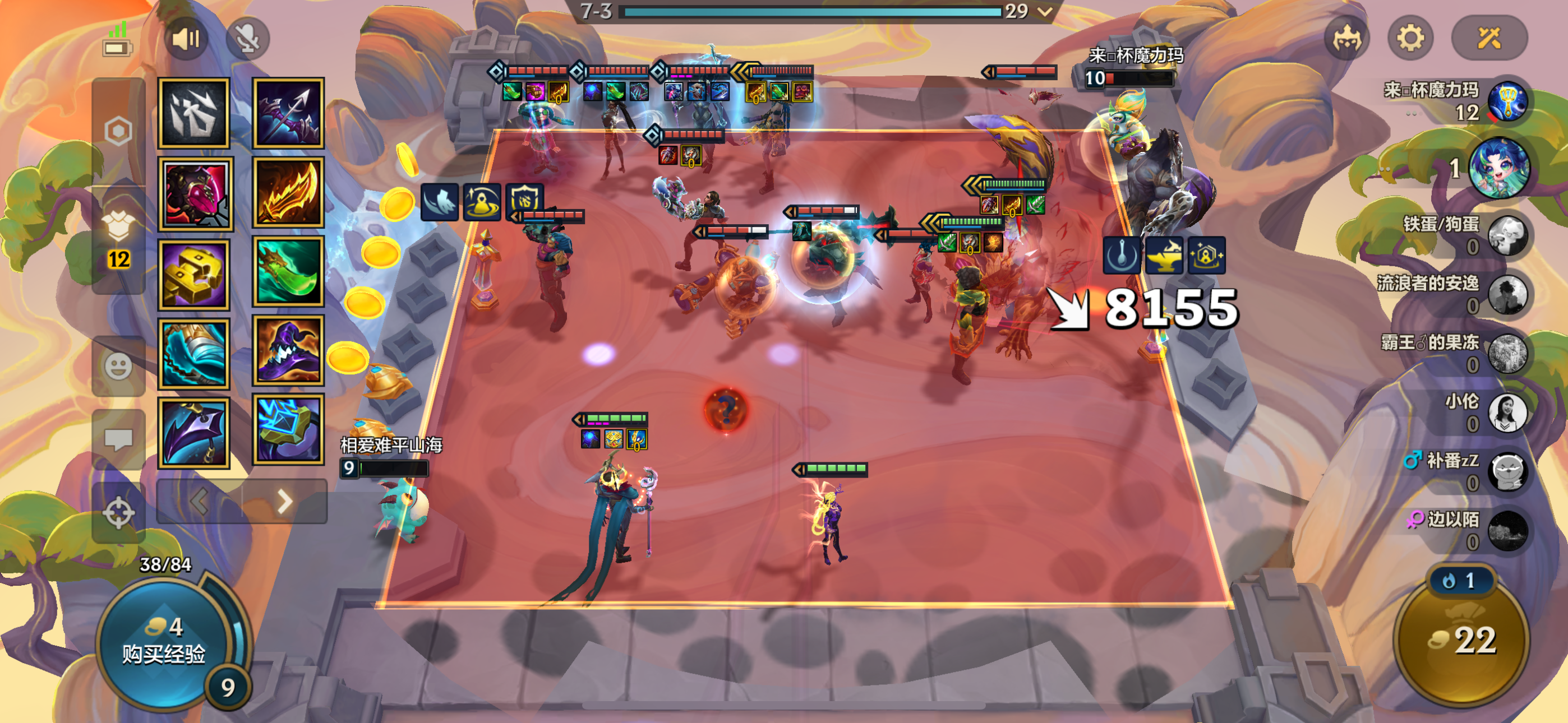Open the chat speech bubble
This screenshot has height=723, width=1568.
118,439
